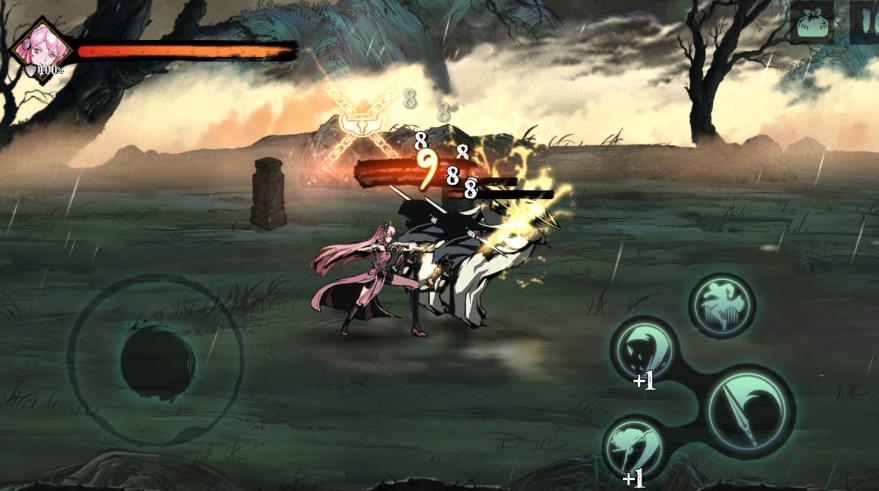This screenshot has height=491, width=879.
Task: Tap the spear basic attack button
Action: 750,411
